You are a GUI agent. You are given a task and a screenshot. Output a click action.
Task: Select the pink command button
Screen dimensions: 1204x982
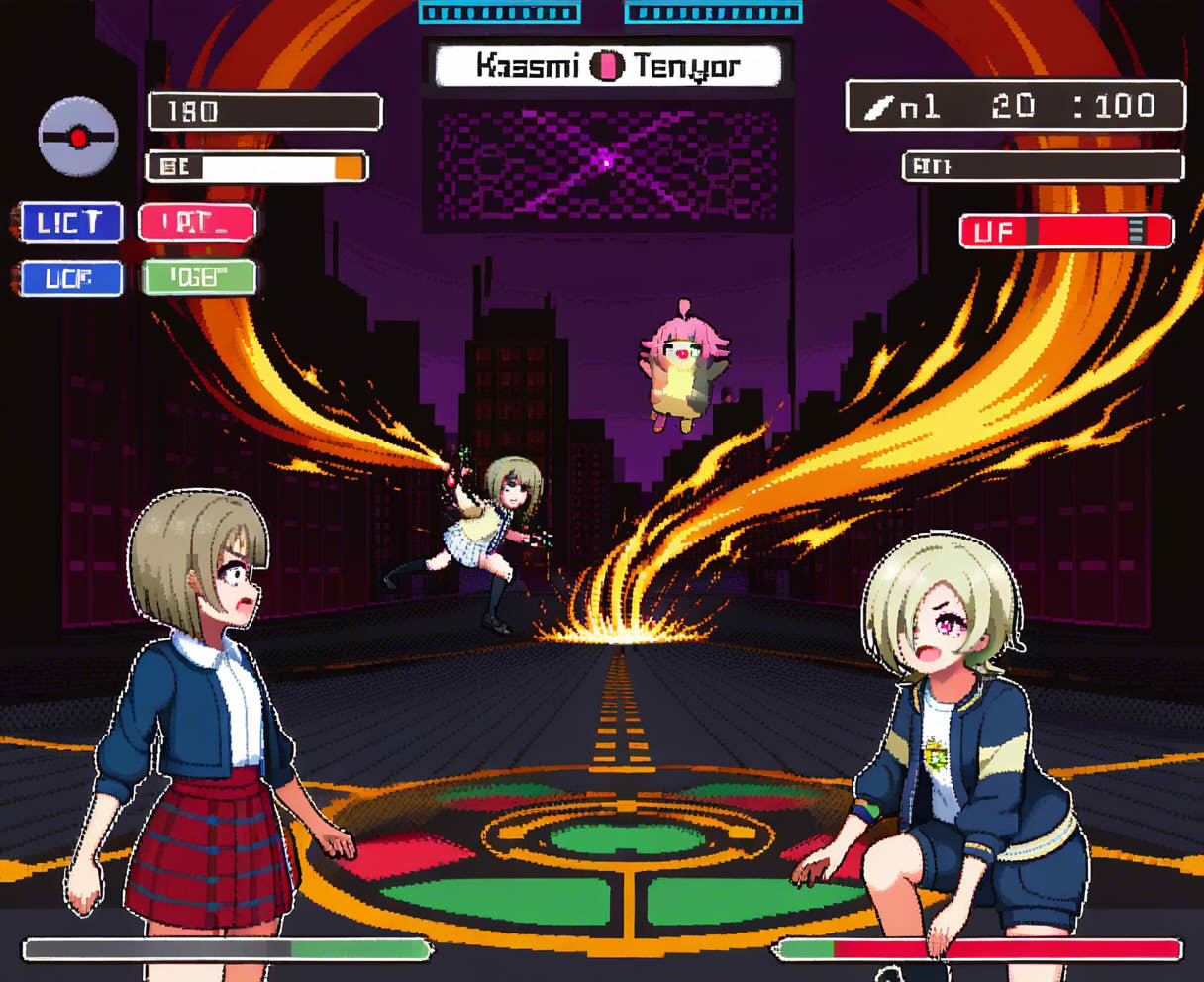click(x=197, y=223)
